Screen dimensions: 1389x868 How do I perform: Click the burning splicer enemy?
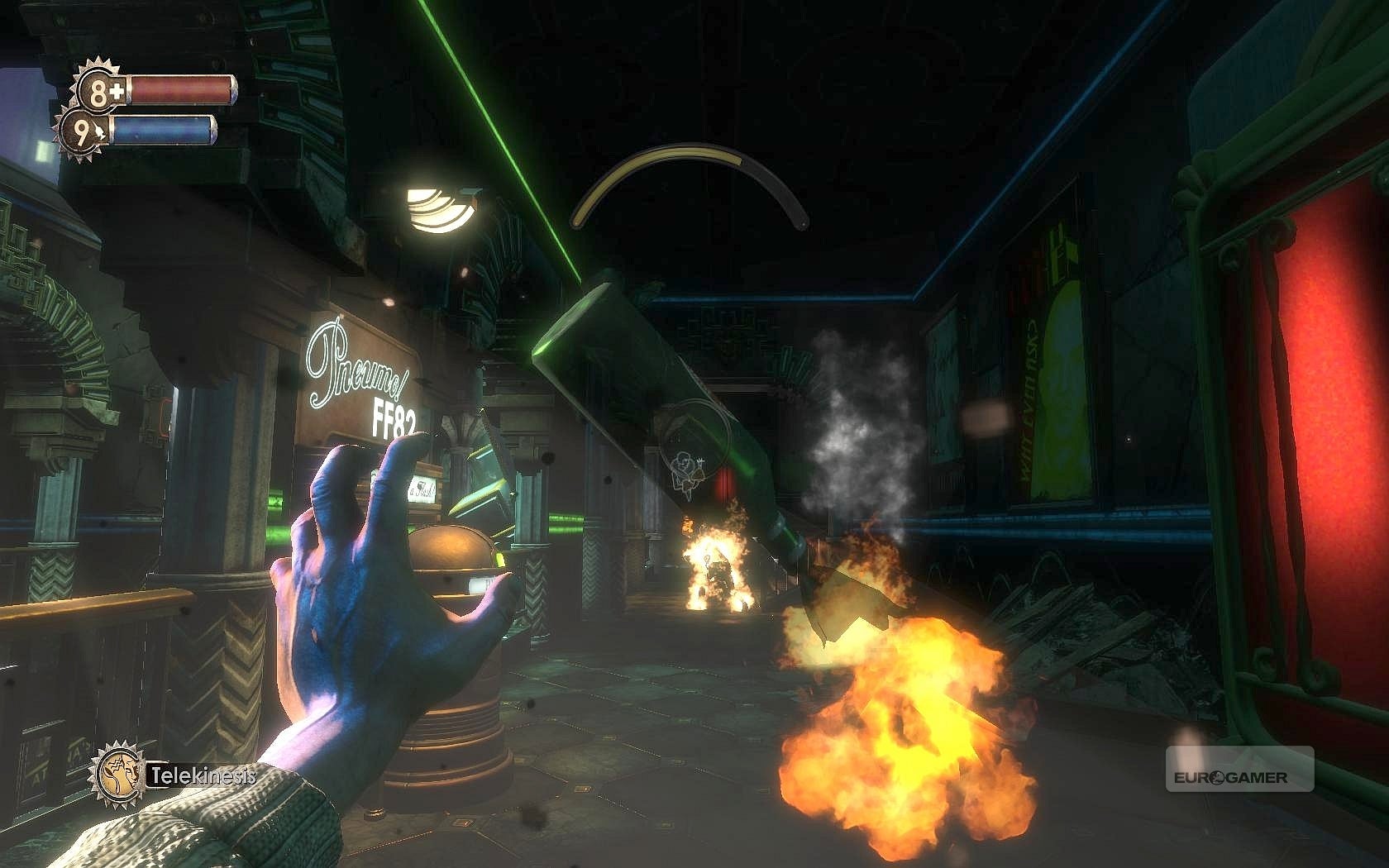click(718, 570)
